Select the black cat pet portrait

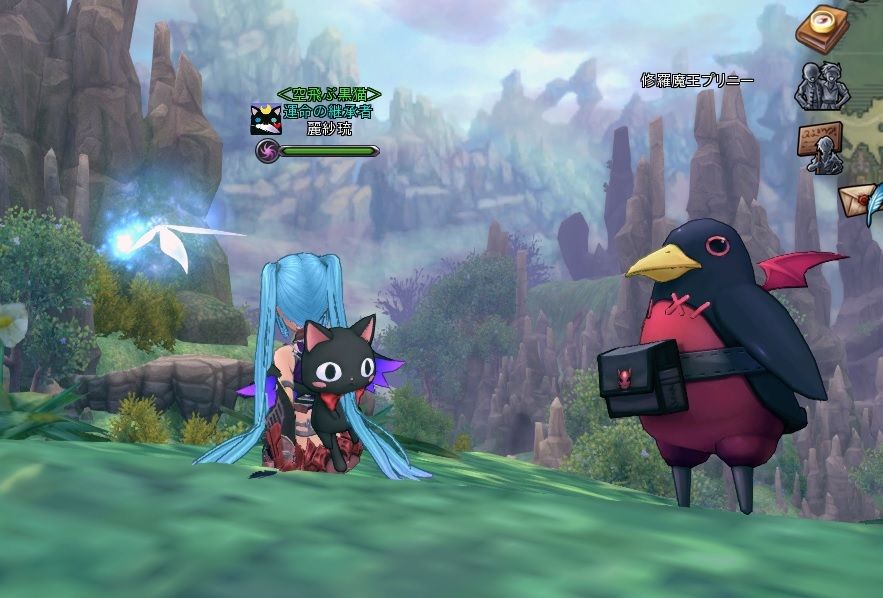[266, 120]
